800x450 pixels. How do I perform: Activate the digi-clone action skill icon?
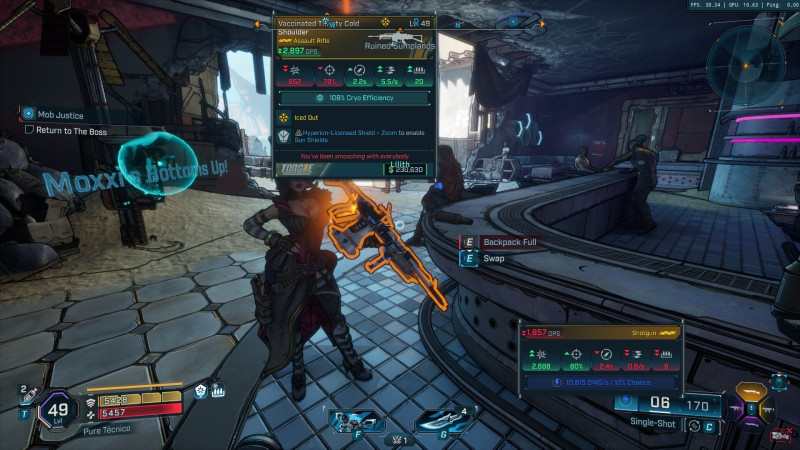[355, 420]
